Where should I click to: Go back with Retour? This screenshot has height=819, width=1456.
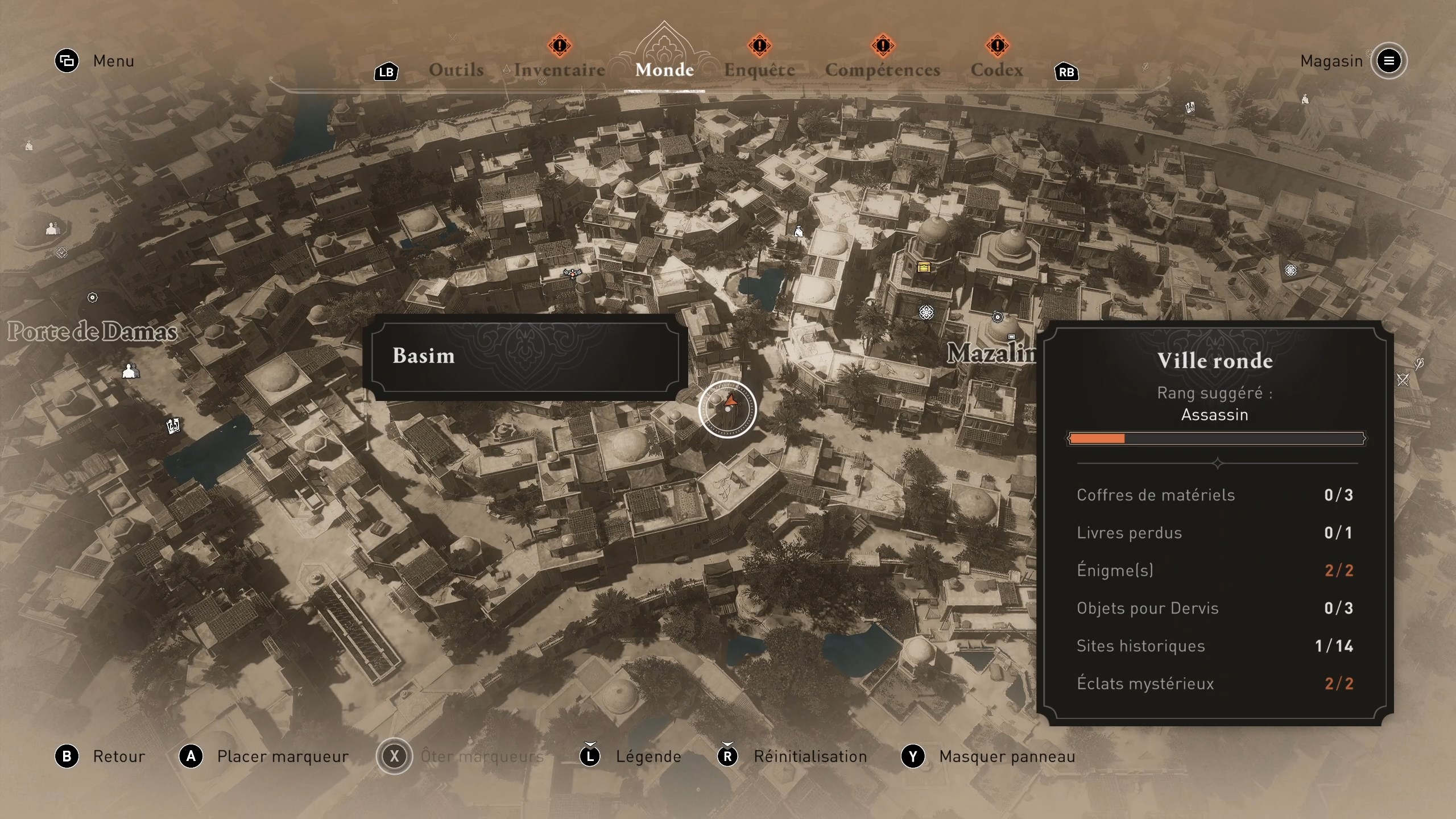point(118,756)
